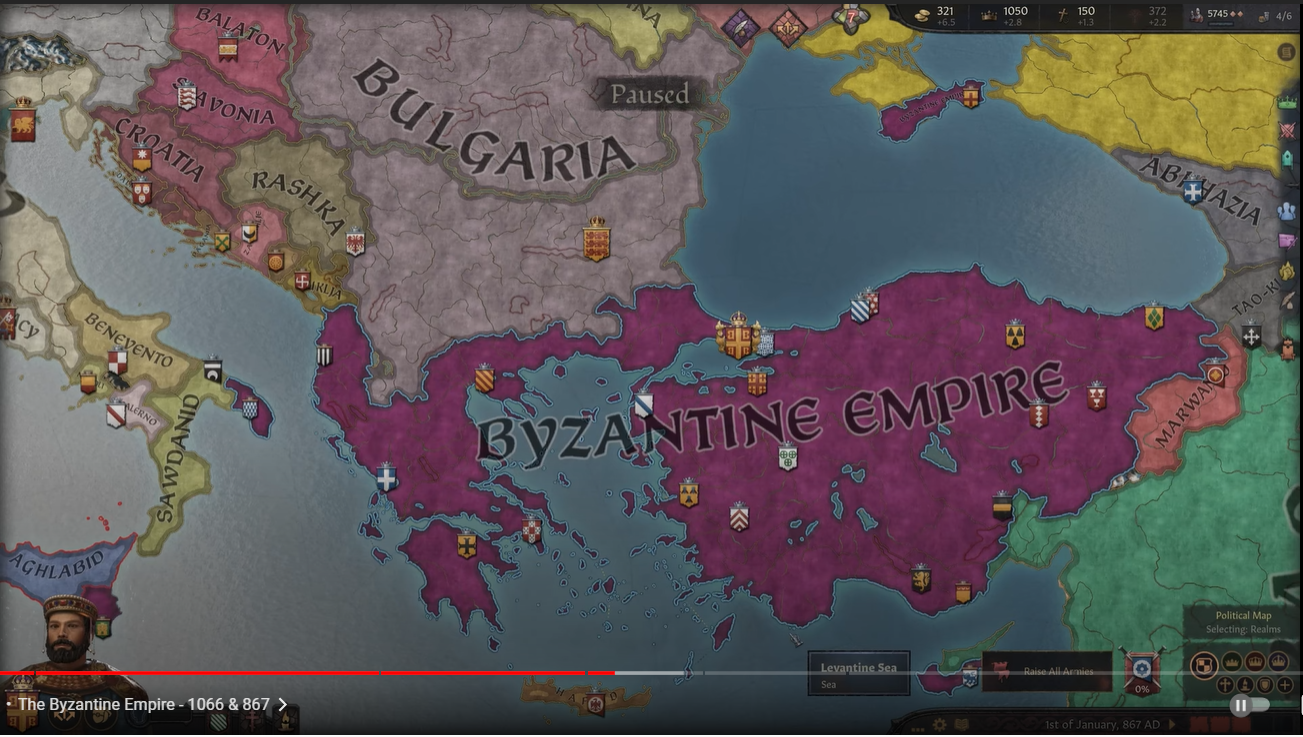Expand additional map modes with the plus icon
The image size is (1303, 737).
[x=1283, y=685]
